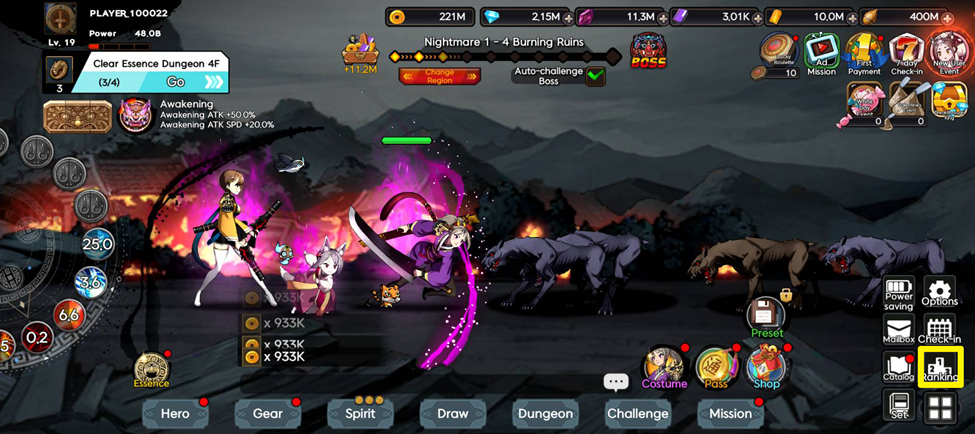This screenshot has height=434, width=975.
Task: Enter the Dungeon menu
Action: pos(545,413)
